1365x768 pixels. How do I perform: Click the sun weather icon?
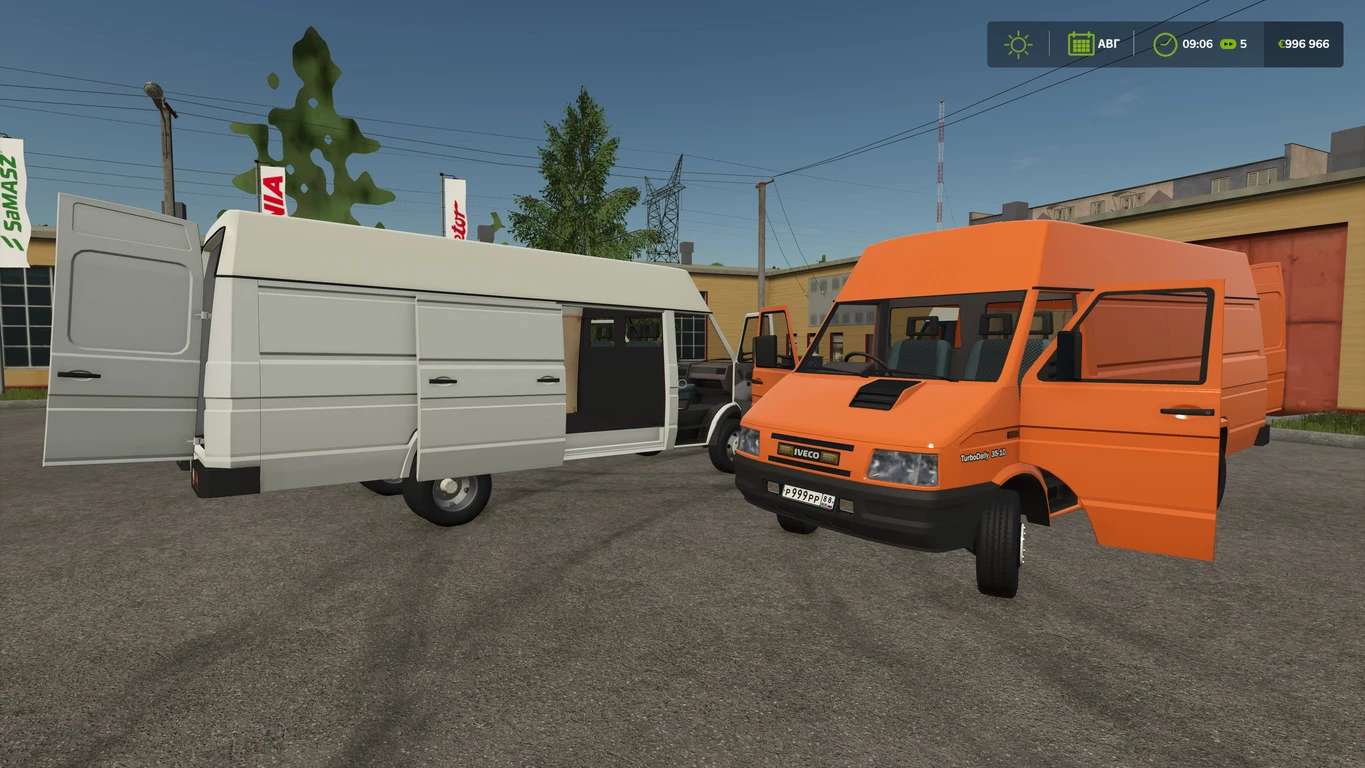[x=1018, y=44]
